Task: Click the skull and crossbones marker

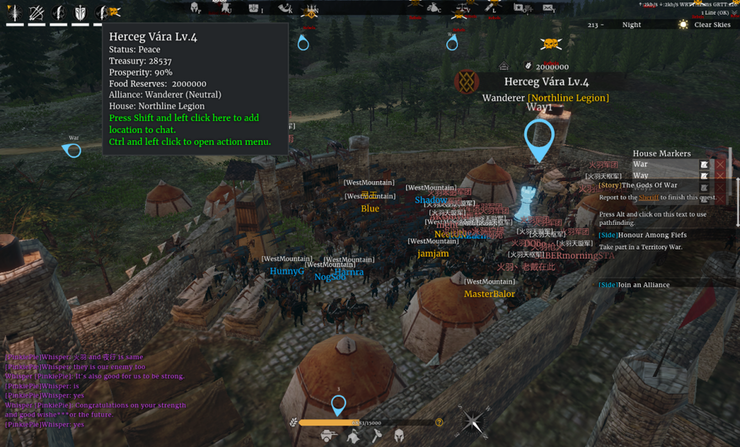Action: [550, 44]
